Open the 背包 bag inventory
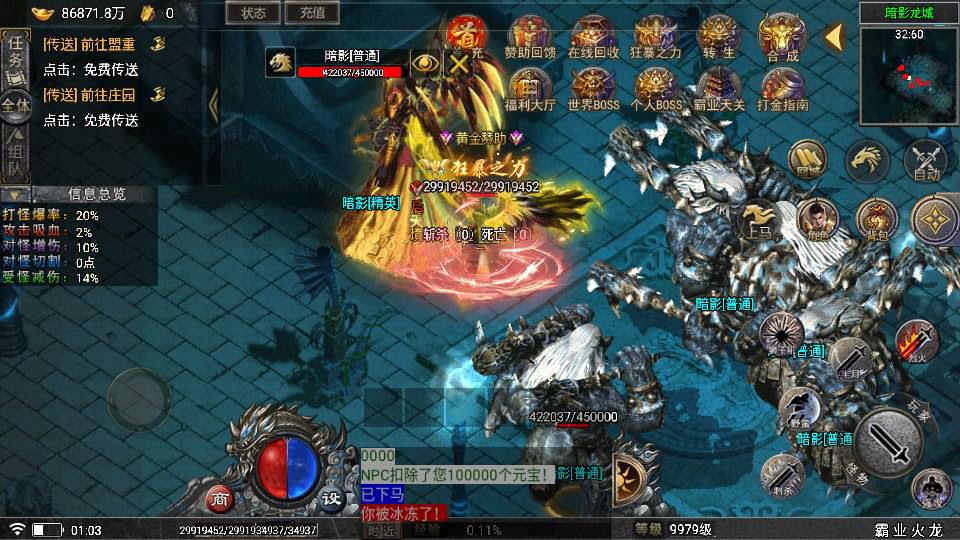Screen dimensions: 960x540 pyautogui.click(x=876, y=219)
